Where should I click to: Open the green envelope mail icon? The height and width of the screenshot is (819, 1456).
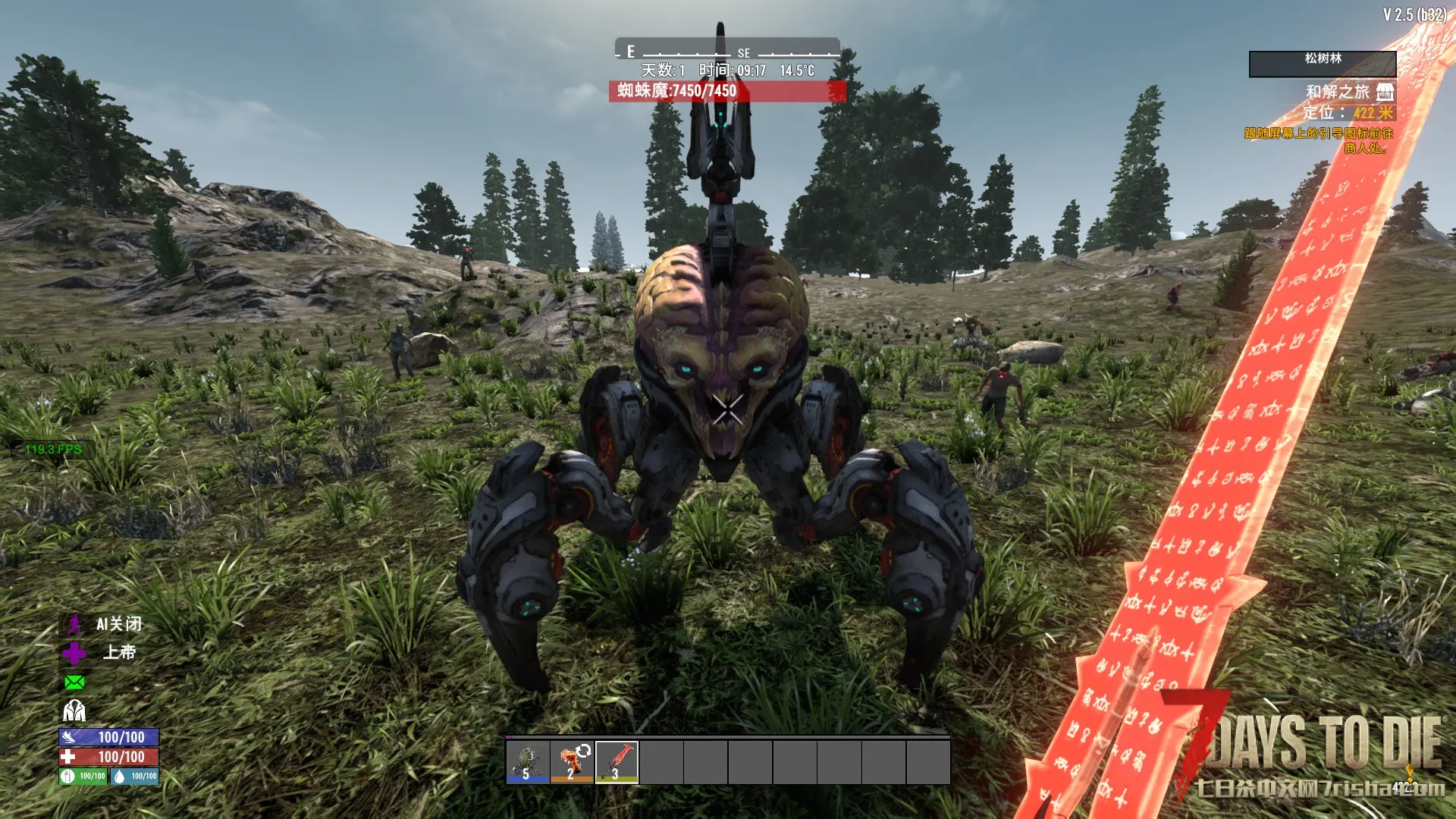tap(74, 682)
